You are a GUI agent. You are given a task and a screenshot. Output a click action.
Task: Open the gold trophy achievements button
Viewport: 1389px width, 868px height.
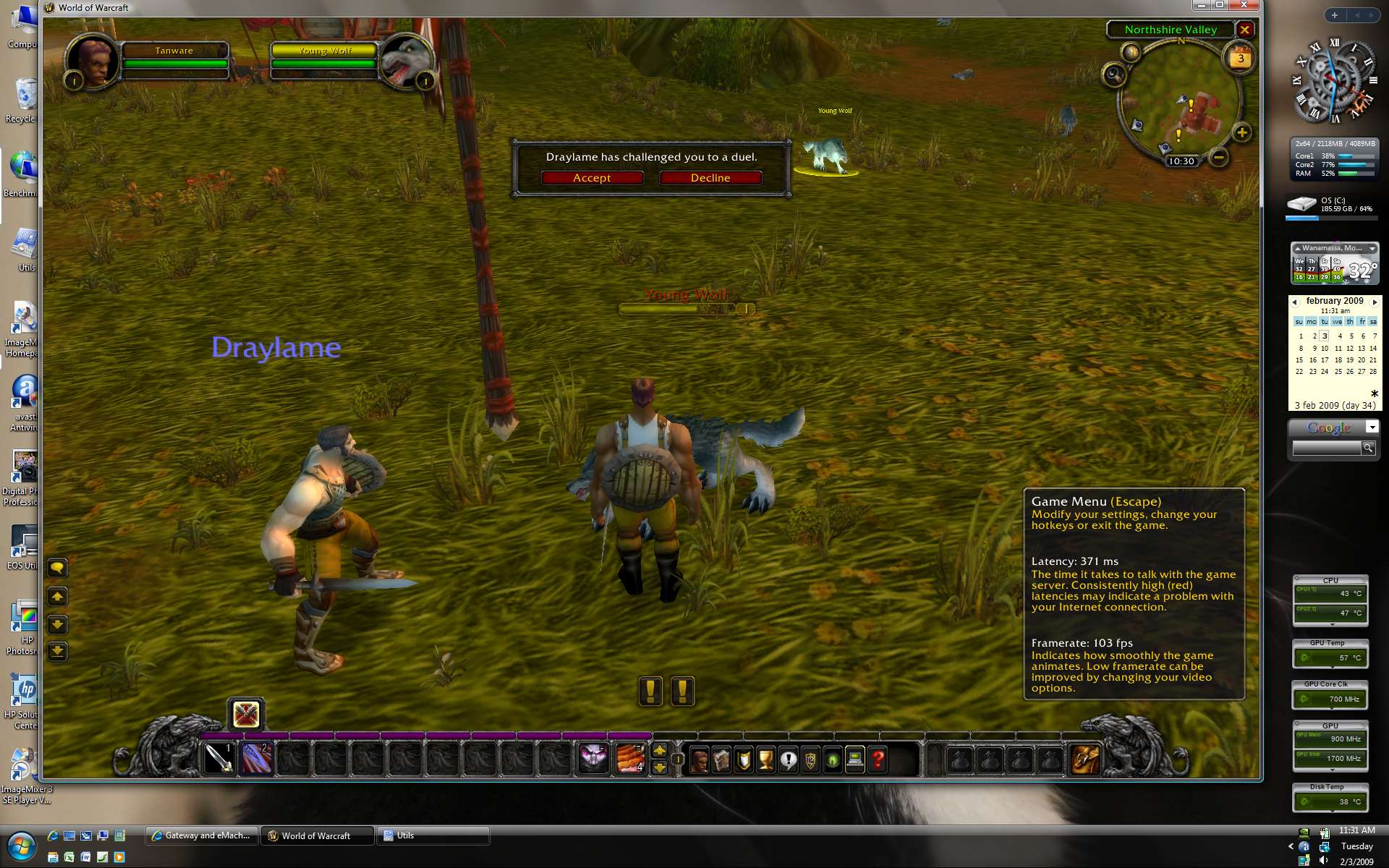pos(765,760)
